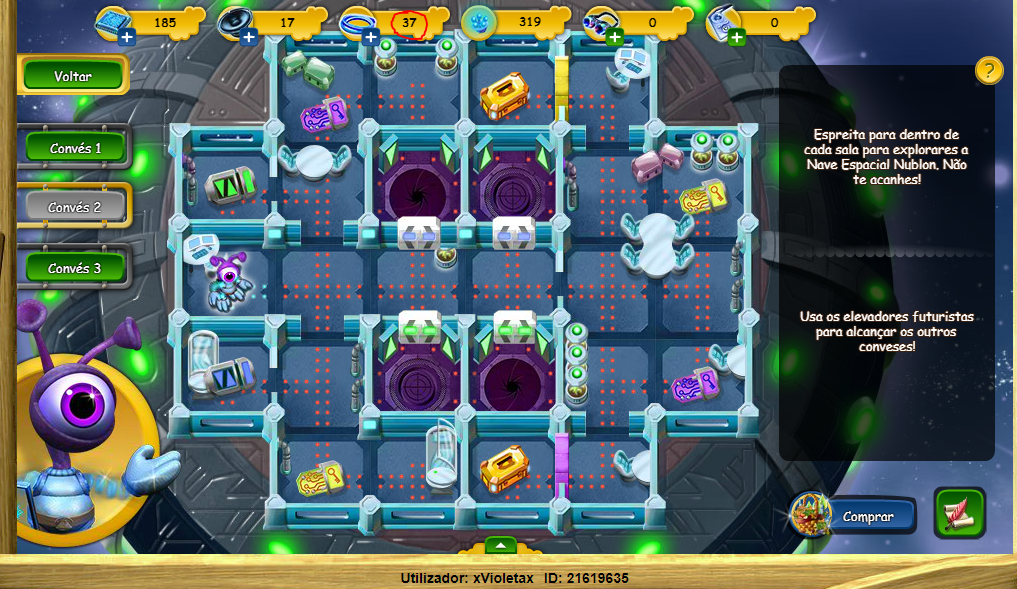The height and width of the screenshot is (589, 1017).
Task: Add more blue ring resource (37)
Action: (x=371, y=38)
